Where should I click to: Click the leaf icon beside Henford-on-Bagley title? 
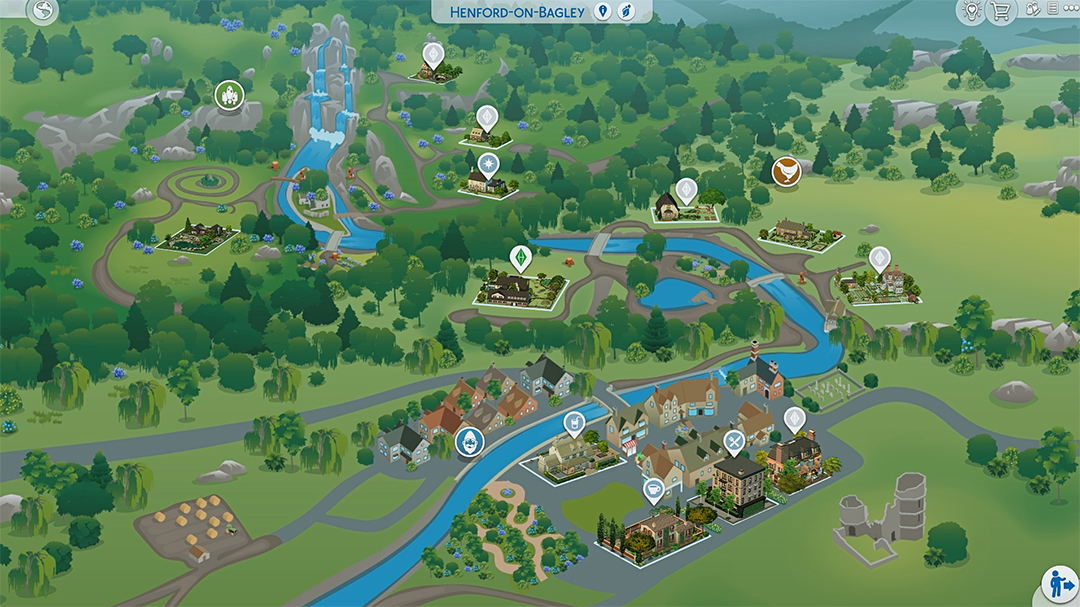coord(626,11)
